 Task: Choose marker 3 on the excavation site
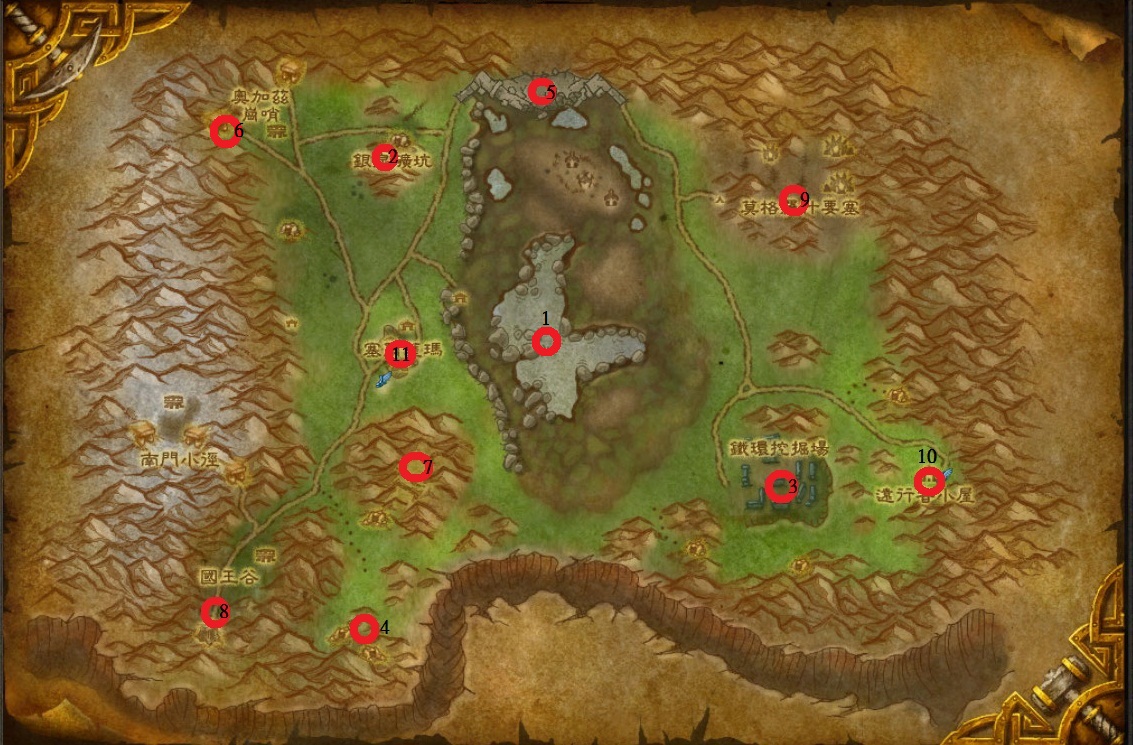(780, 487)
